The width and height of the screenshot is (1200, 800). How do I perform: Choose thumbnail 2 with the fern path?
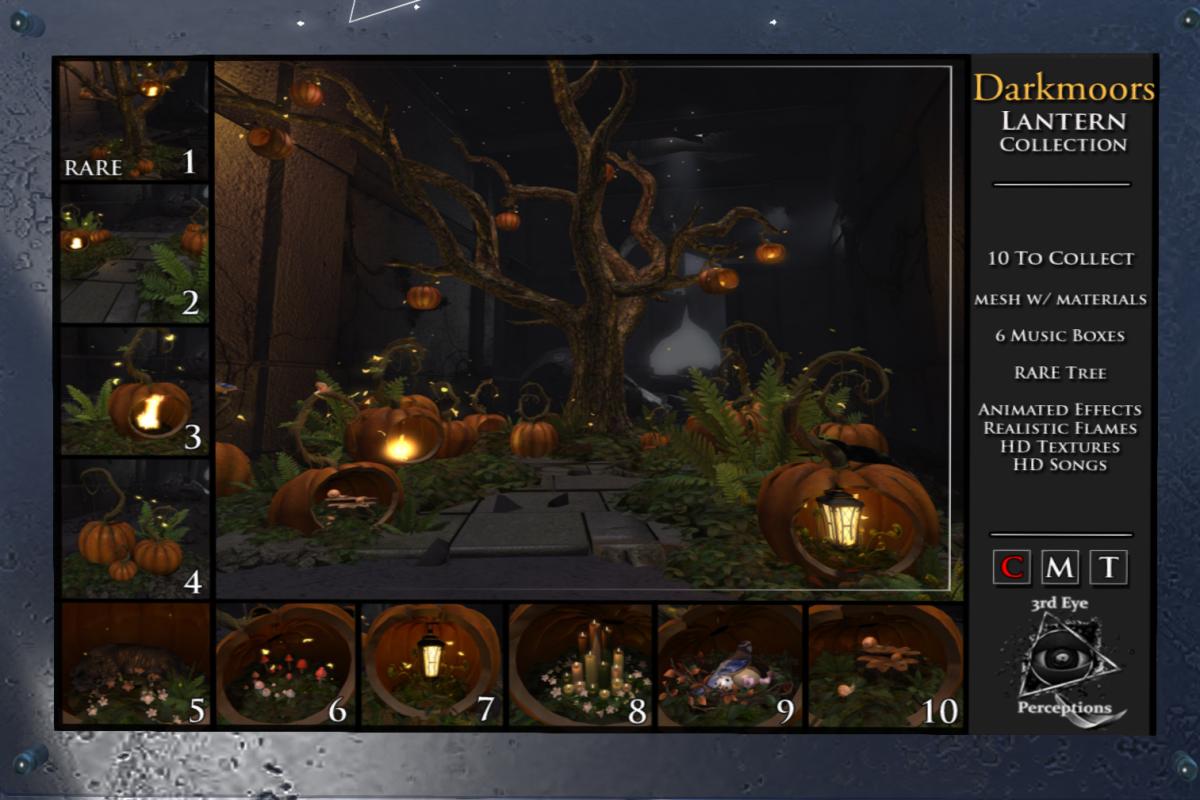(134, 253)
